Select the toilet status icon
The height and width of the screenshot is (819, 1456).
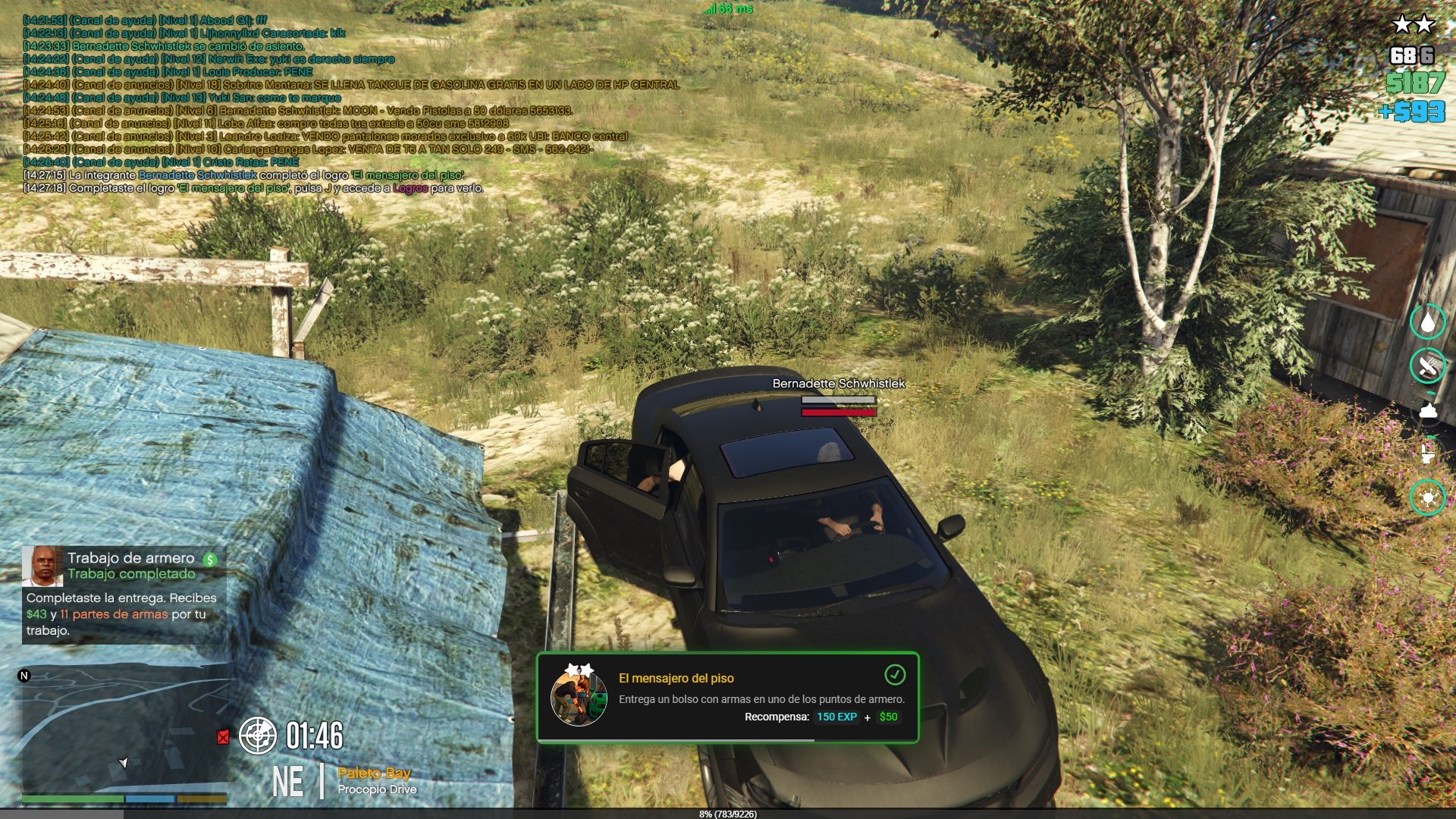point(1428,454)
